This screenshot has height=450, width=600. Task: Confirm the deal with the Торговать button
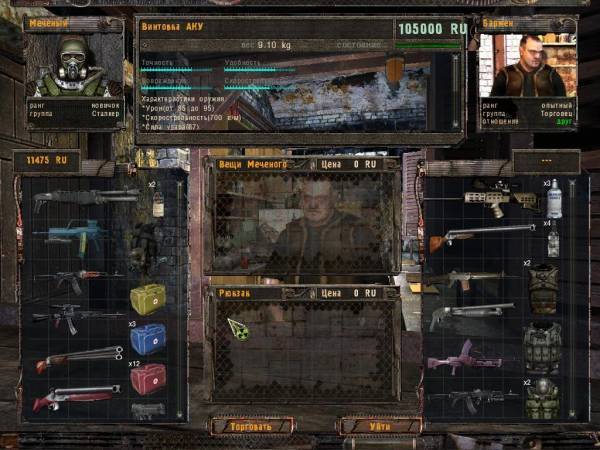point(251,425)
